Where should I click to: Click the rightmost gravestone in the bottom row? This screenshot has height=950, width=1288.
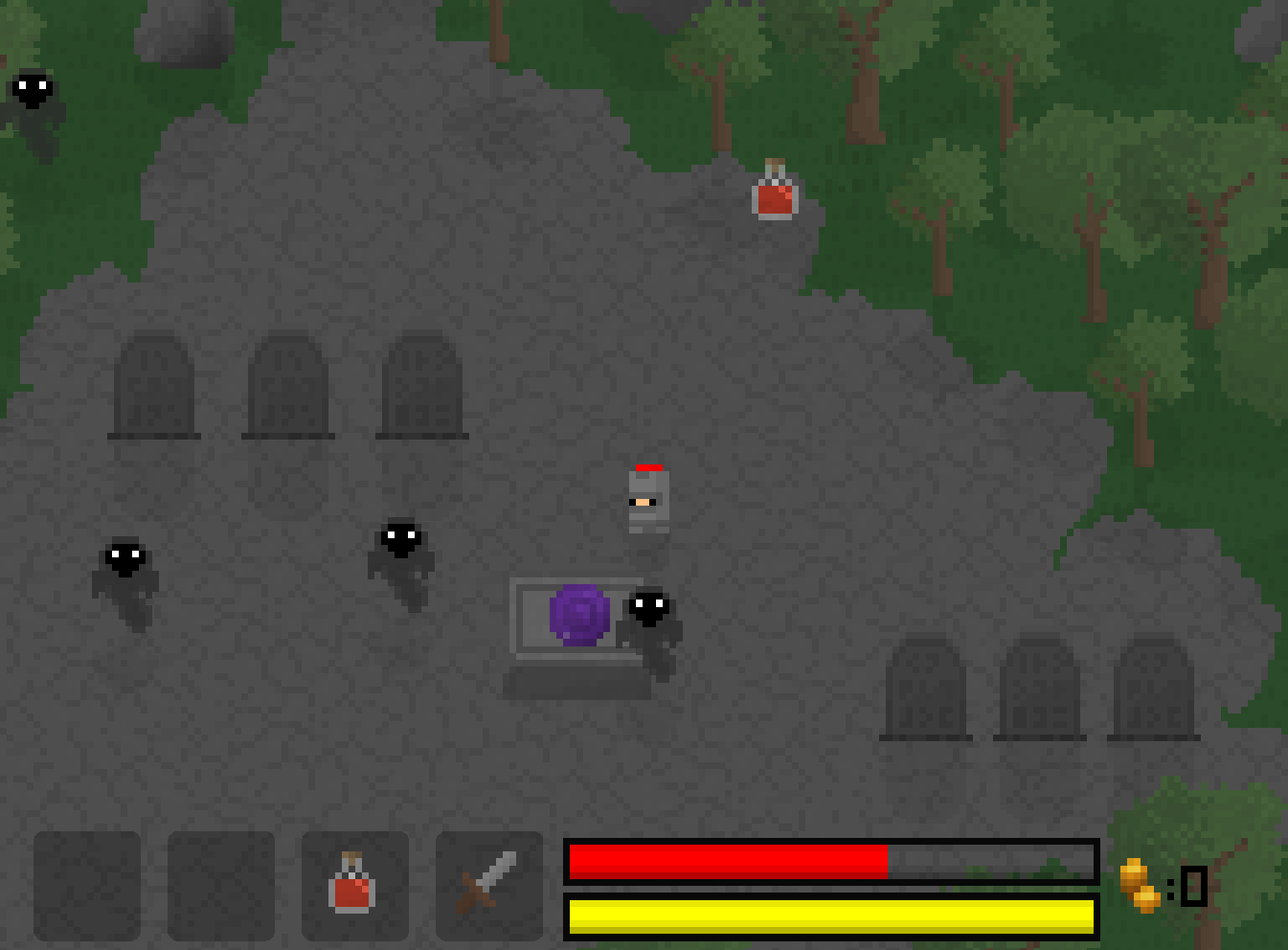[x=1153, y=685]
